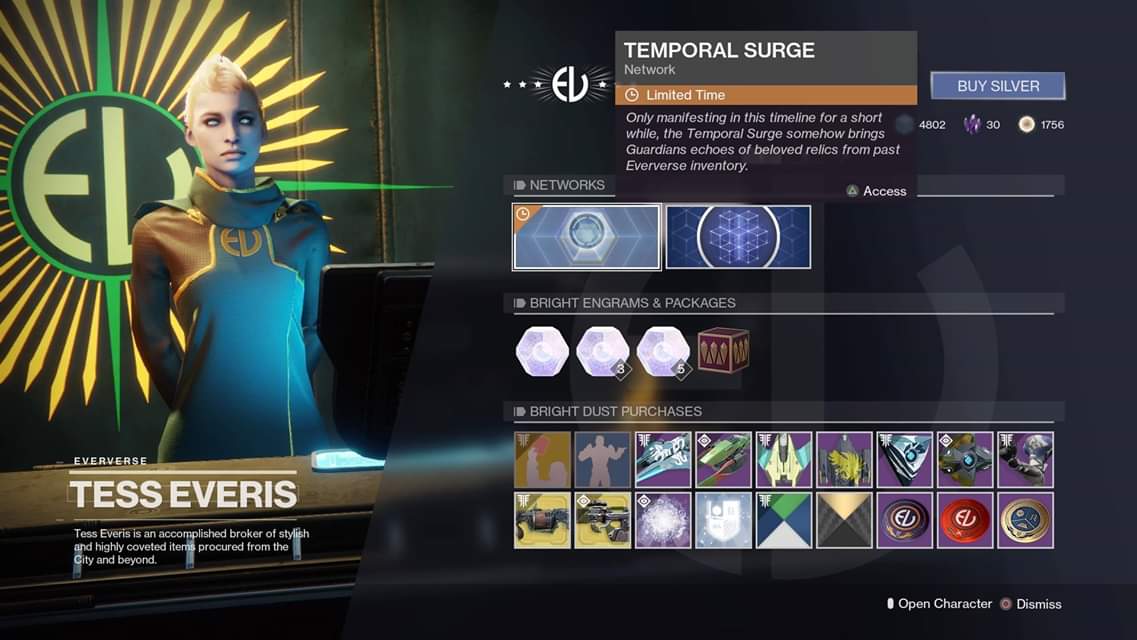Viewport: 1137px width, 640px height.
Task: Choose the 3-pack of Bright Engrams
Action: 603,352
